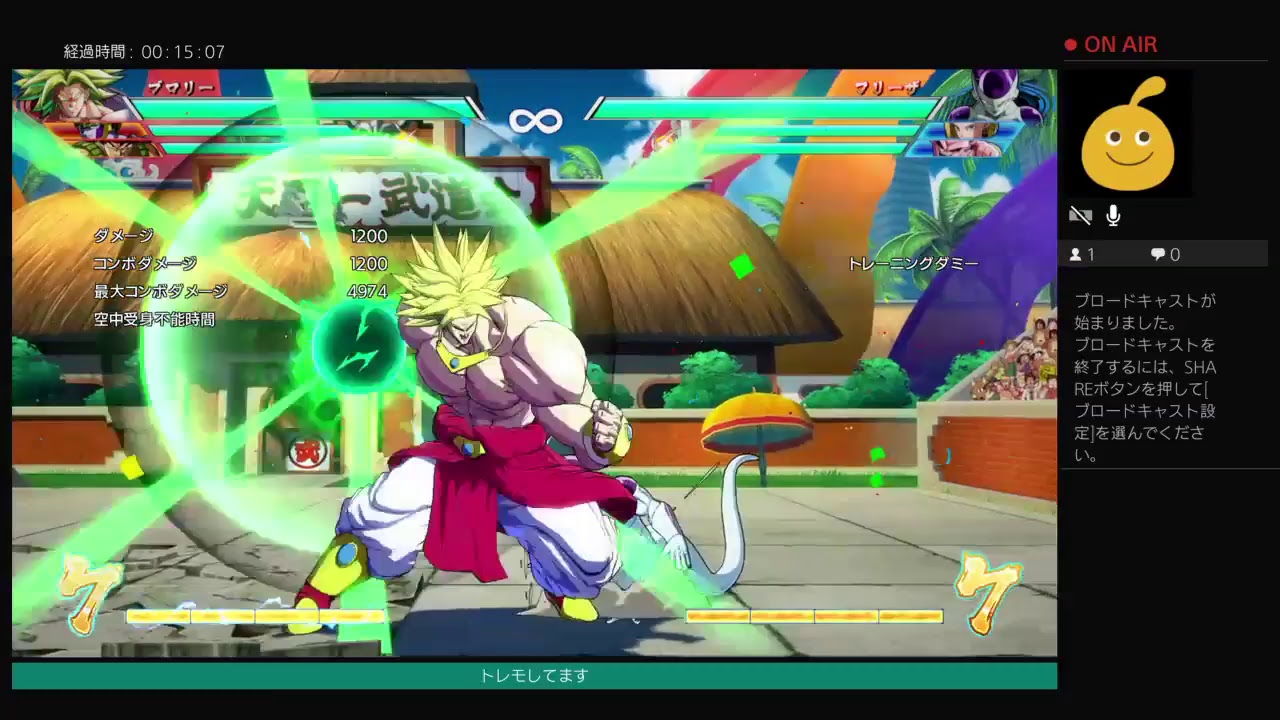Expand the トレーニングダミー label options
Image resolution: width=1280 pixels, height=720 pixels.
click(x=911, y=264)
